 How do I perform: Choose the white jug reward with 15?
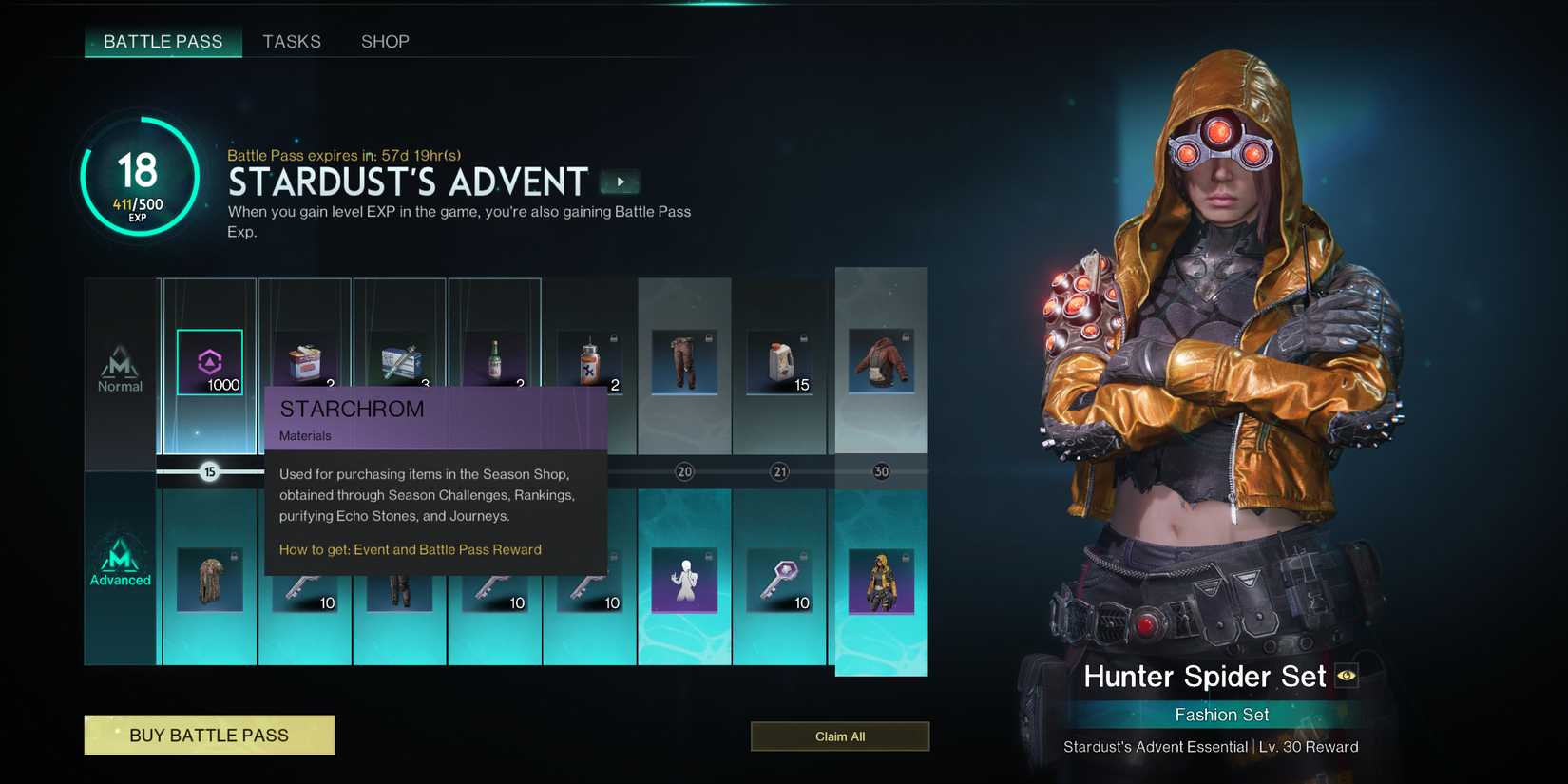click(779, 362)
